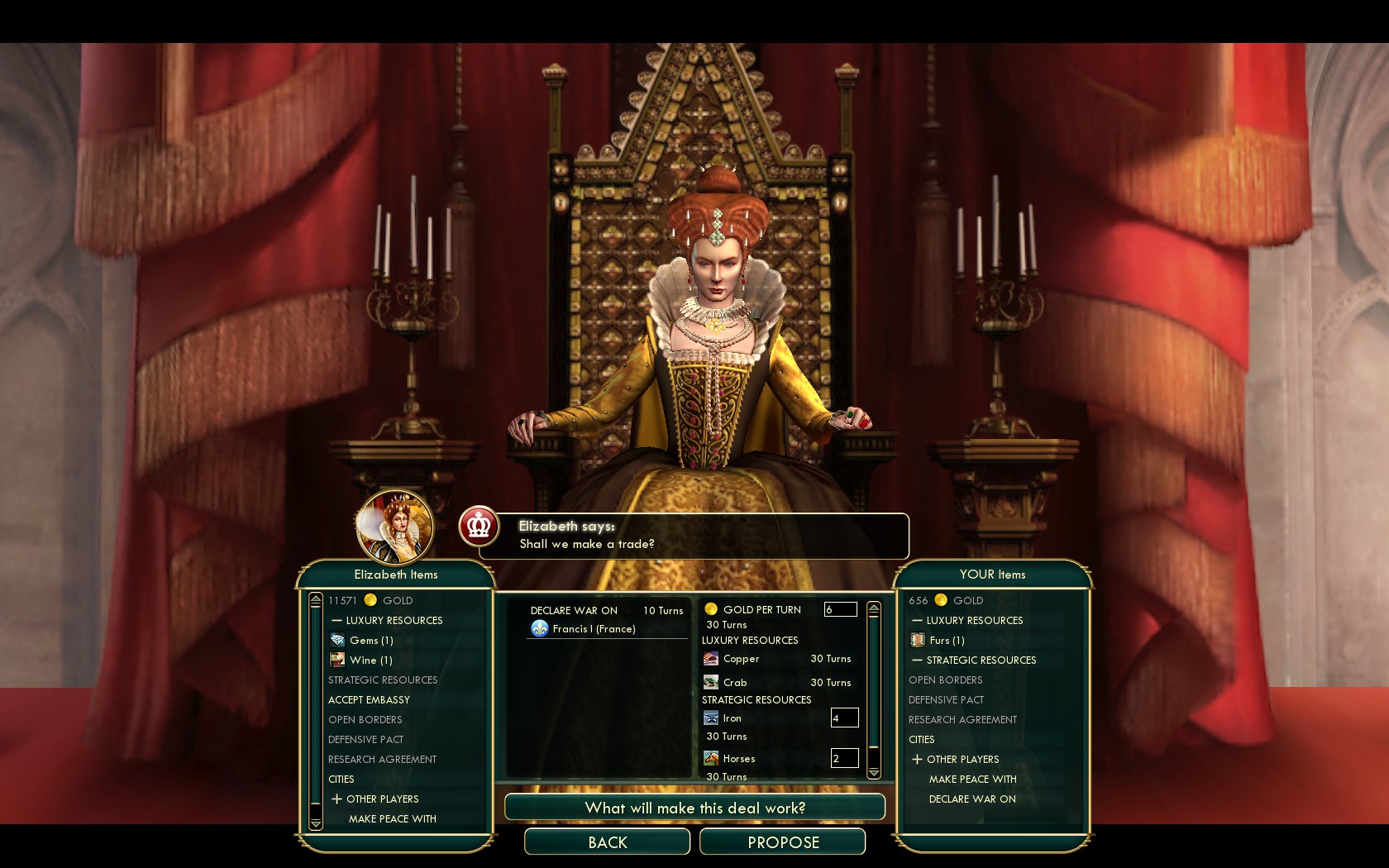Choose Make Peace With under Elizabeth's Other Players
This screenshot has width=1389, height=868.
click(392, 819)
